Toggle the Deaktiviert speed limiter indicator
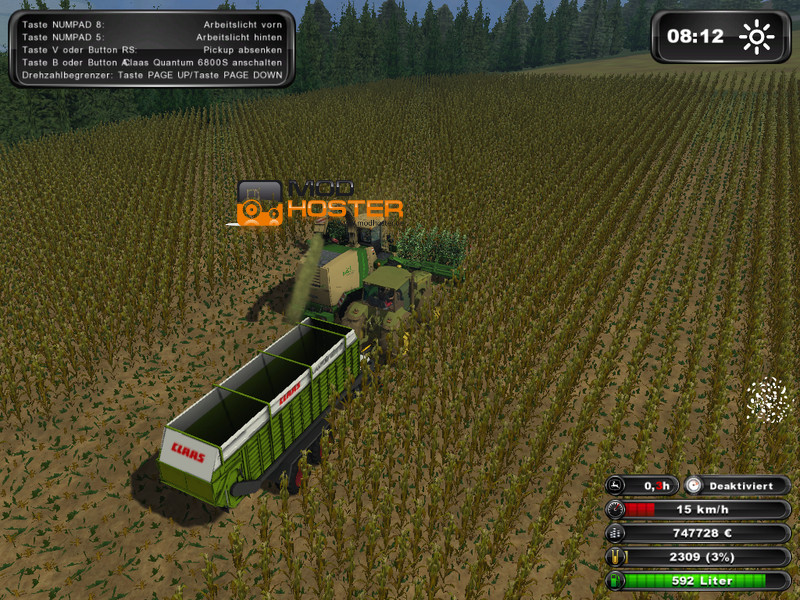800x600 pixels. 737,485
